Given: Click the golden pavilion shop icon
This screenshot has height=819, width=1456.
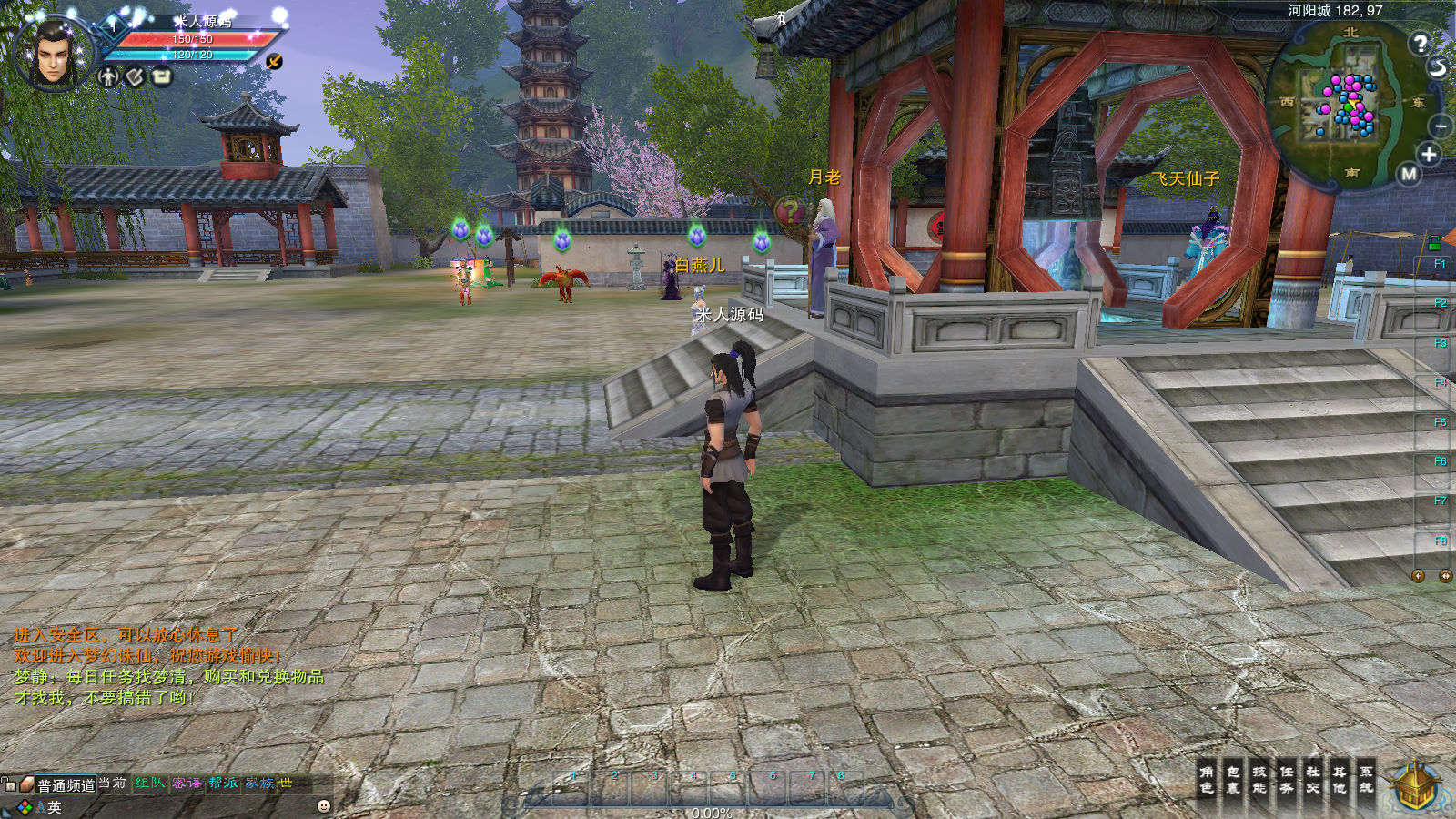Looking at the screenshot, I should [x=1415, y=786].
